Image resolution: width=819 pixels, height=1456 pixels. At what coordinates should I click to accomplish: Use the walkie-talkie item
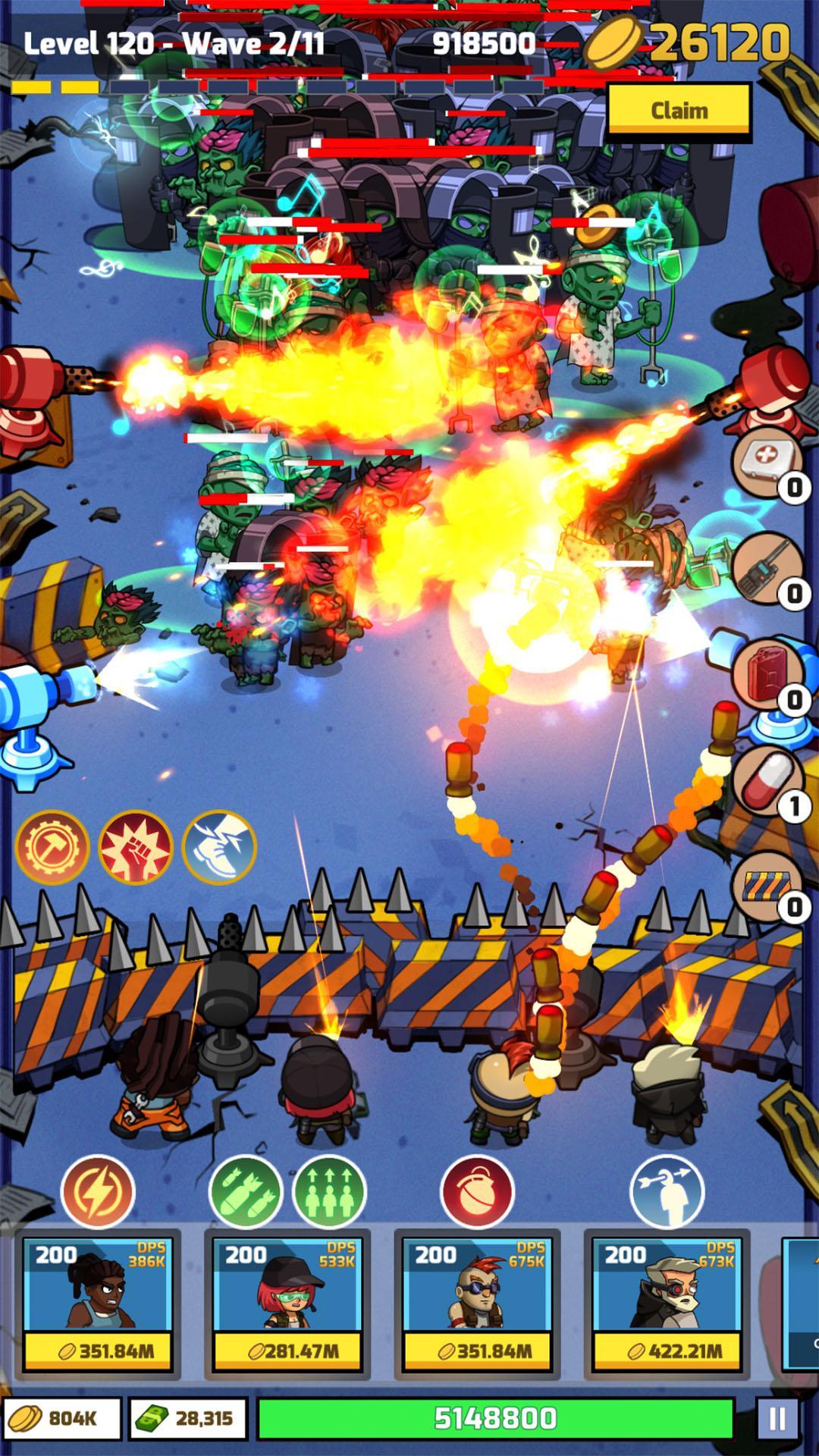coord(767,569)
